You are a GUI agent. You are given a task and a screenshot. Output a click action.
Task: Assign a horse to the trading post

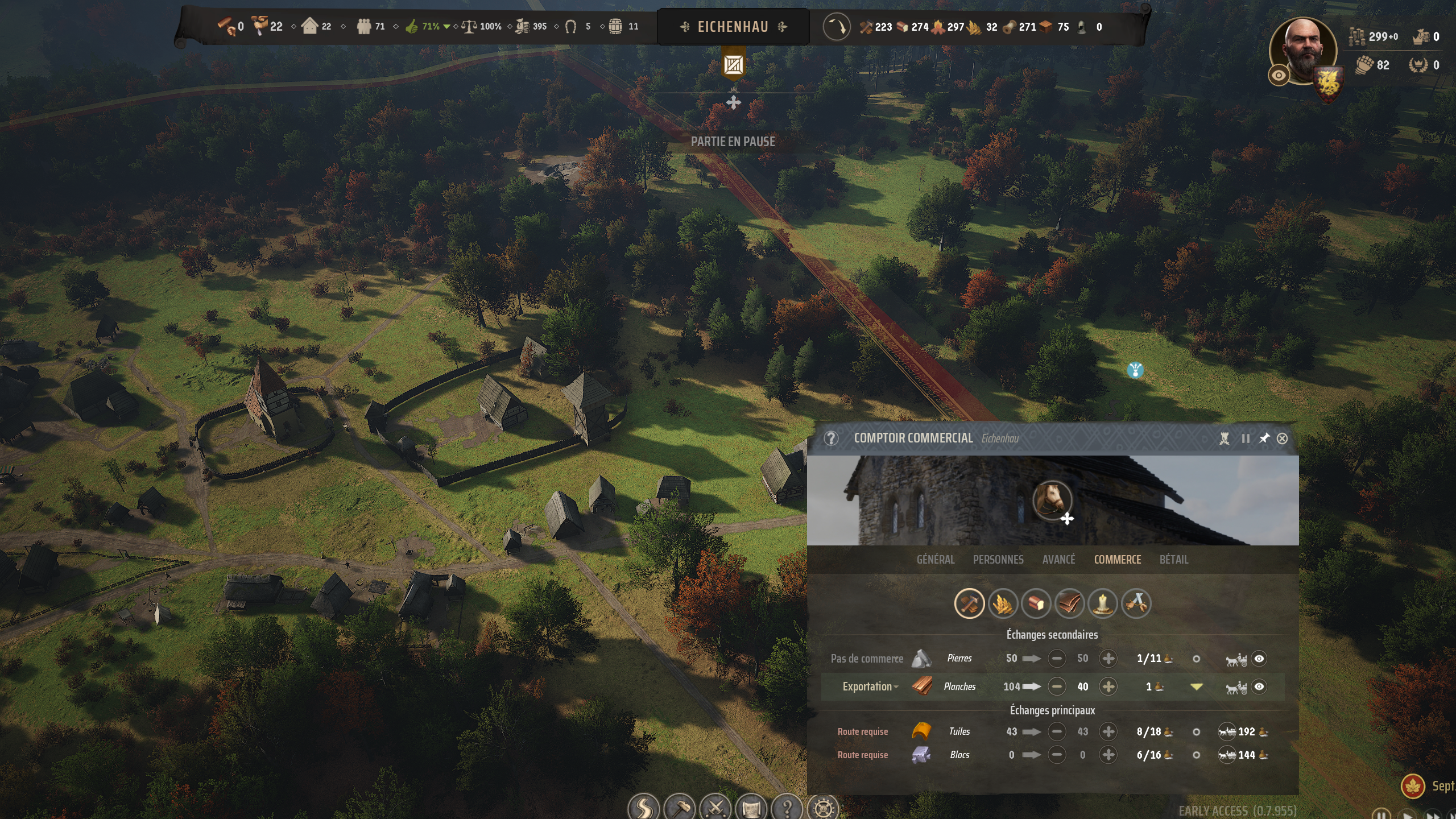[1053, 502]
